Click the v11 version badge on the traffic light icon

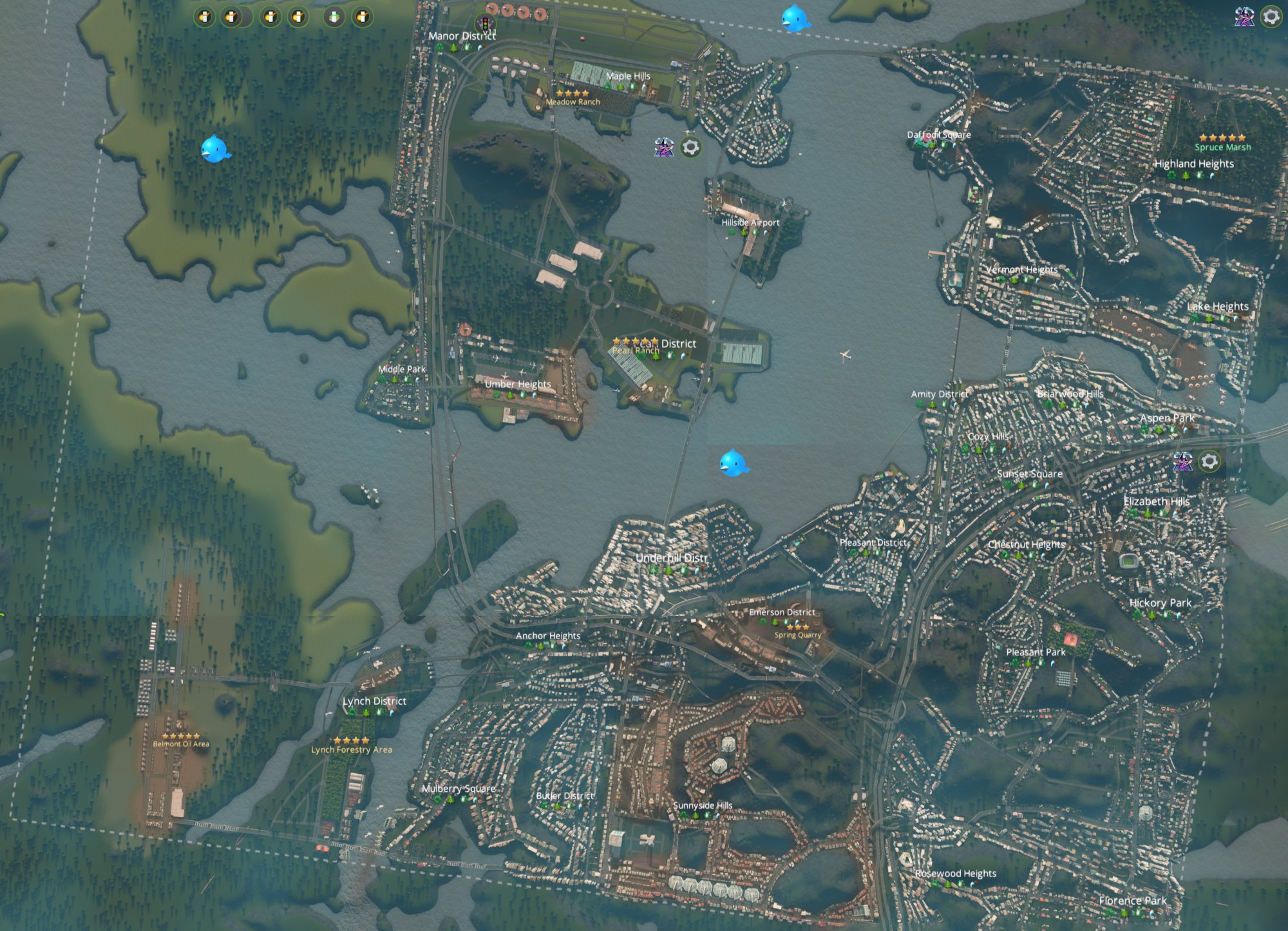[x=489, y=32]
